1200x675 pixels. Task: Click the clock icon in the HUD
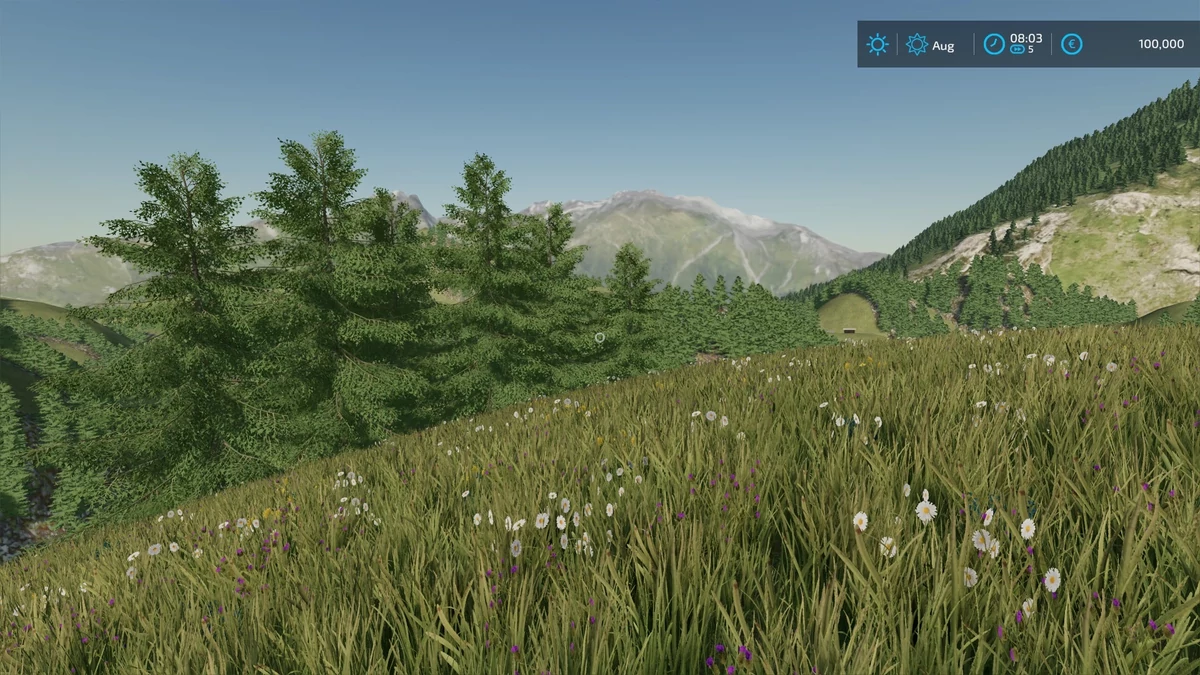[994, 44]
